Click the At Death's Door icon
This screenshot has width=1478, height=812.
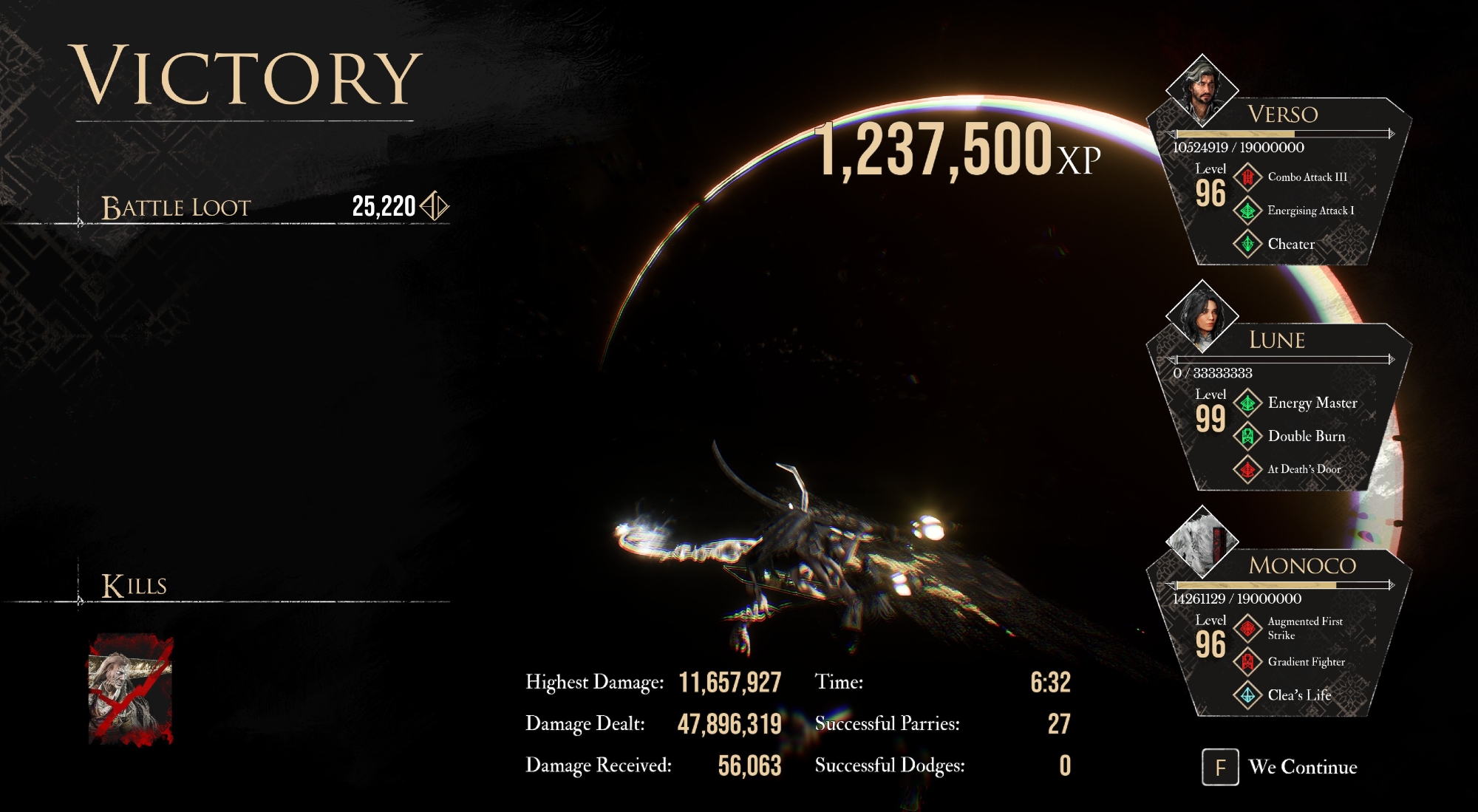tap(1247, 469)
